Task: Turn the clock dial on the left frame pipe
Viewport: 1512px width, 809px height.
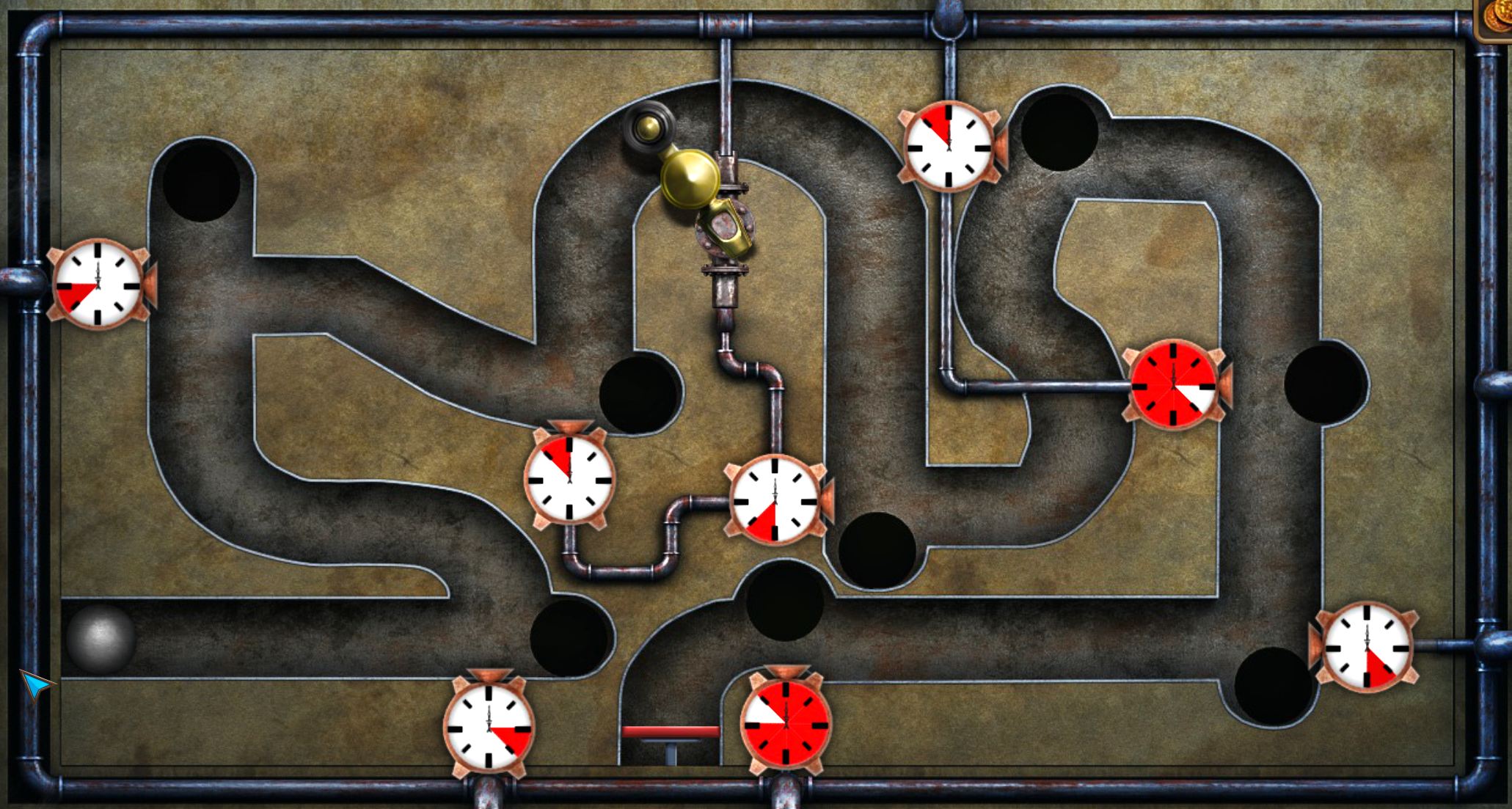Action: [98, 284]
